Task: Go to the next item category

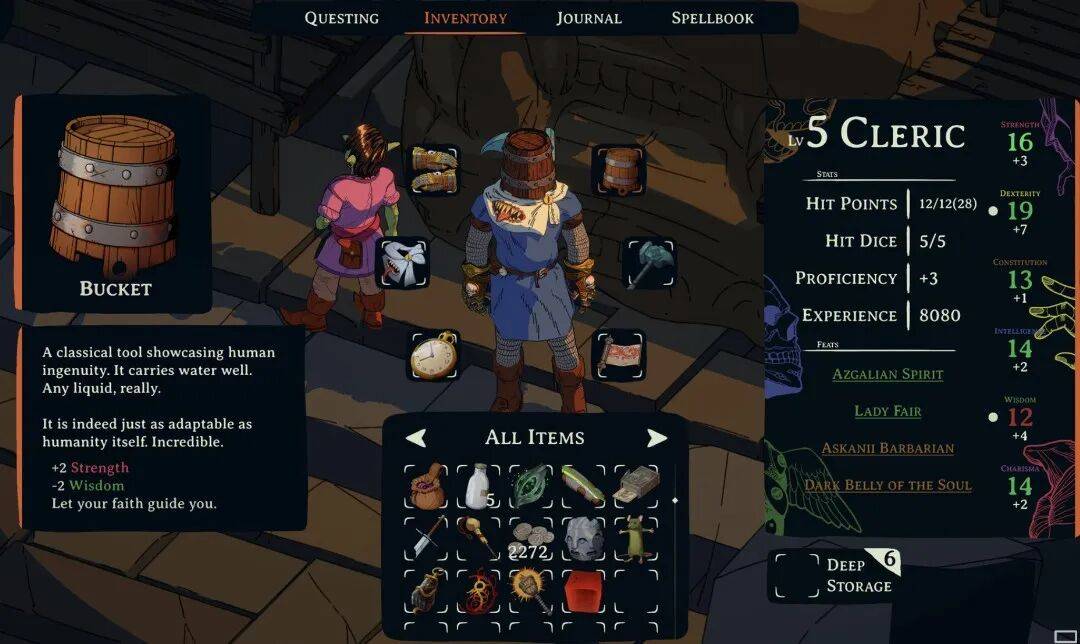Action: (656, 438)
